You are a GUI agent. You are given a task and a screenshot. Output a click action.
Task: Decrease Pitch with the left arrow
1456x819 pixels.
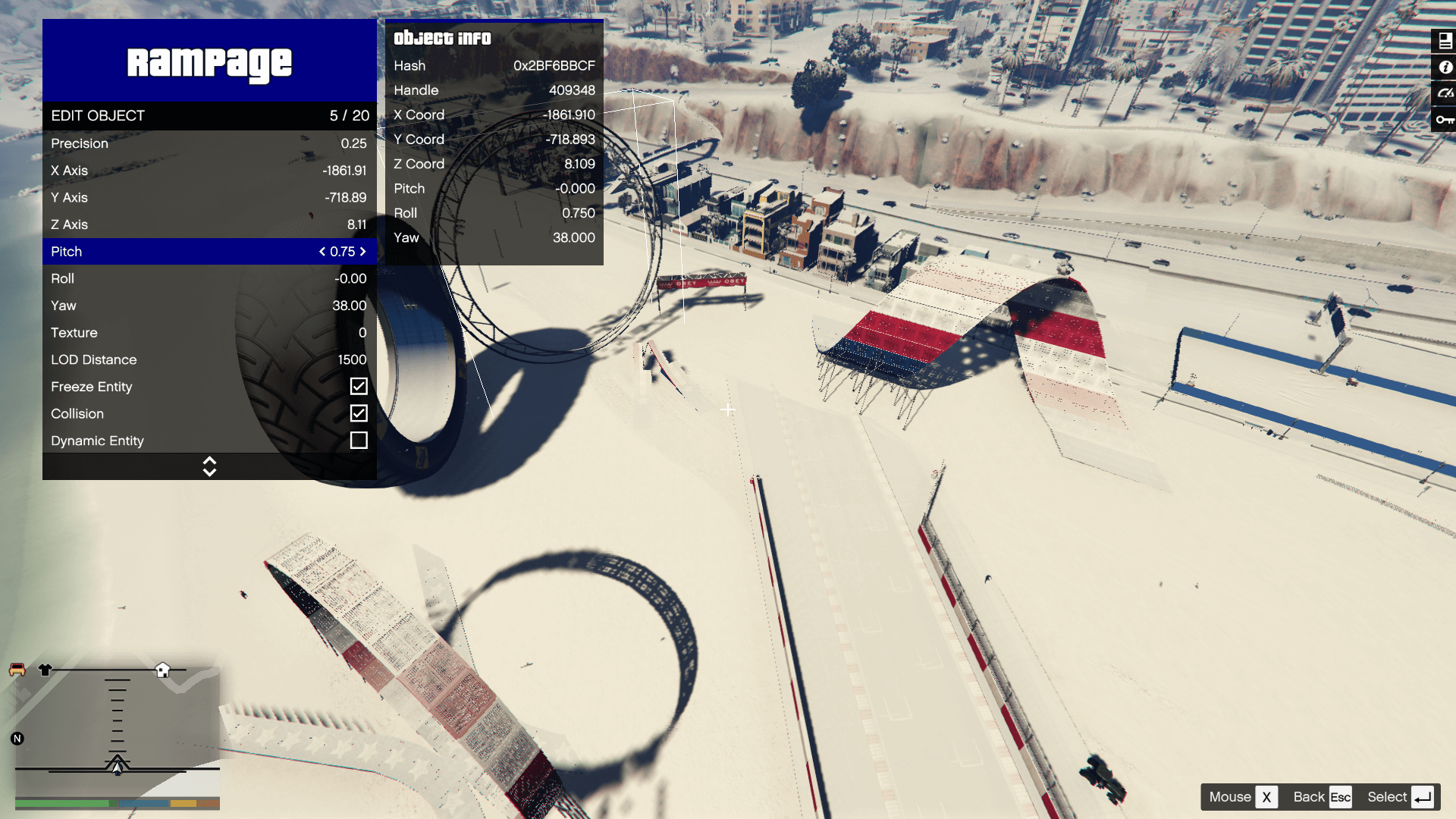[x=322, y=252]
